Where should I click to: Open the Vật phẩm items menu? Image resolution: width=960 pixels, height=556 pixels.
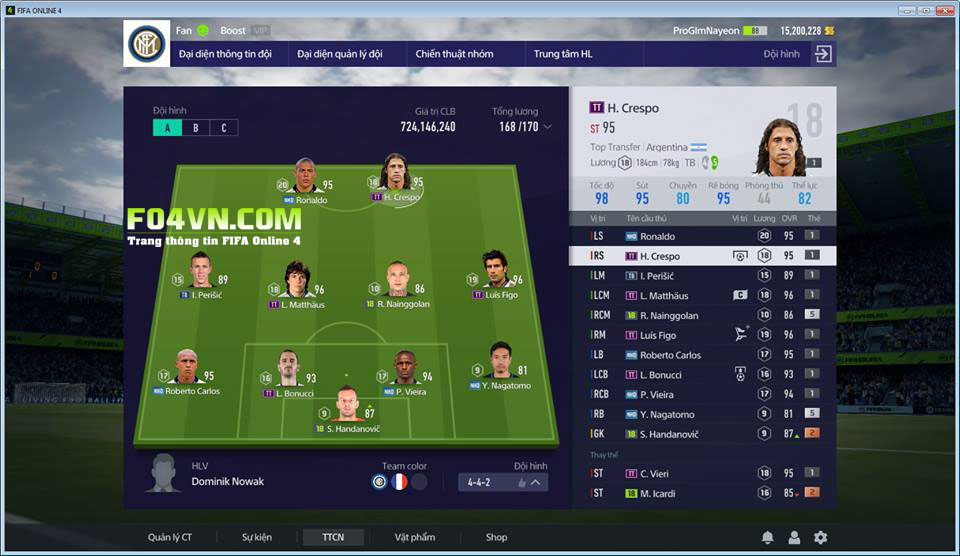tap(414, 537)
